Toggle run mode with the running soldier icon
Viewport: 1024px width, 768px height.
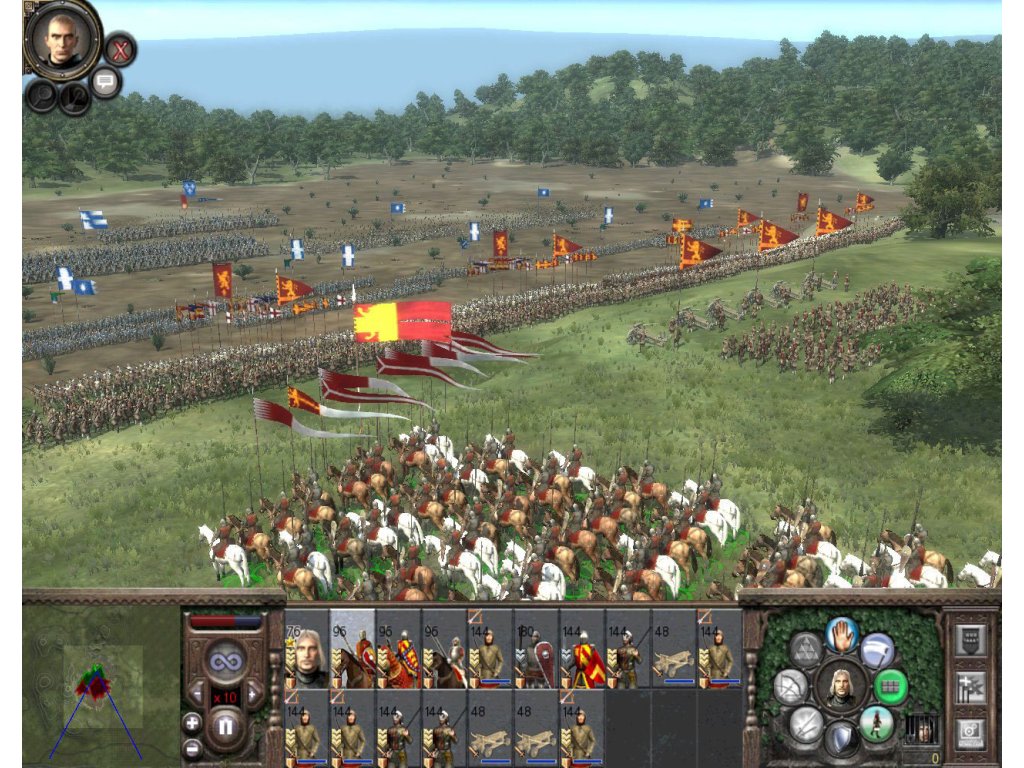click(876, 723)
